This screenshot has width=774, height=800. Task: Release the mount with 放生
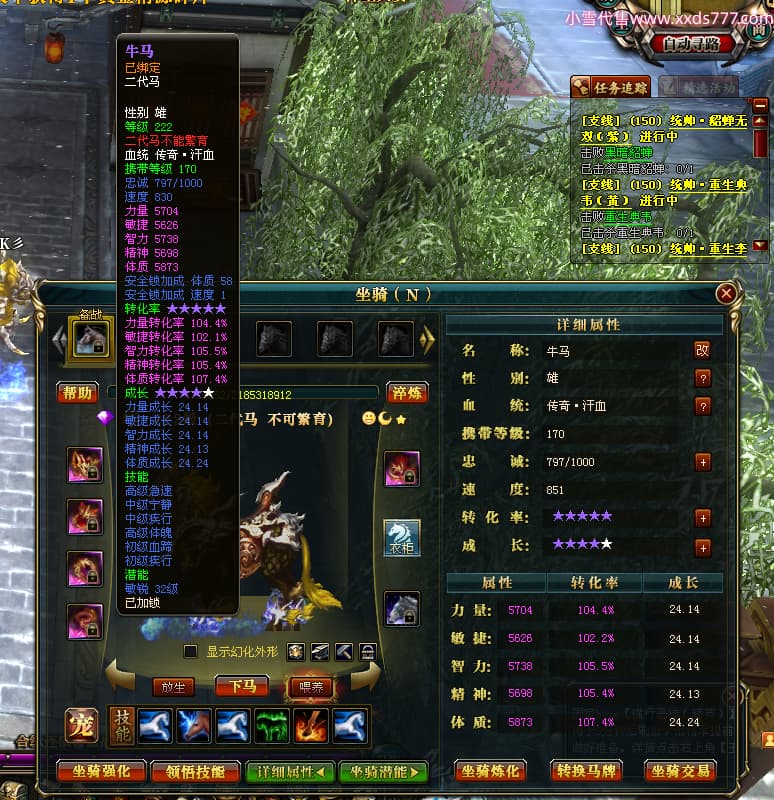pos(174,687)
